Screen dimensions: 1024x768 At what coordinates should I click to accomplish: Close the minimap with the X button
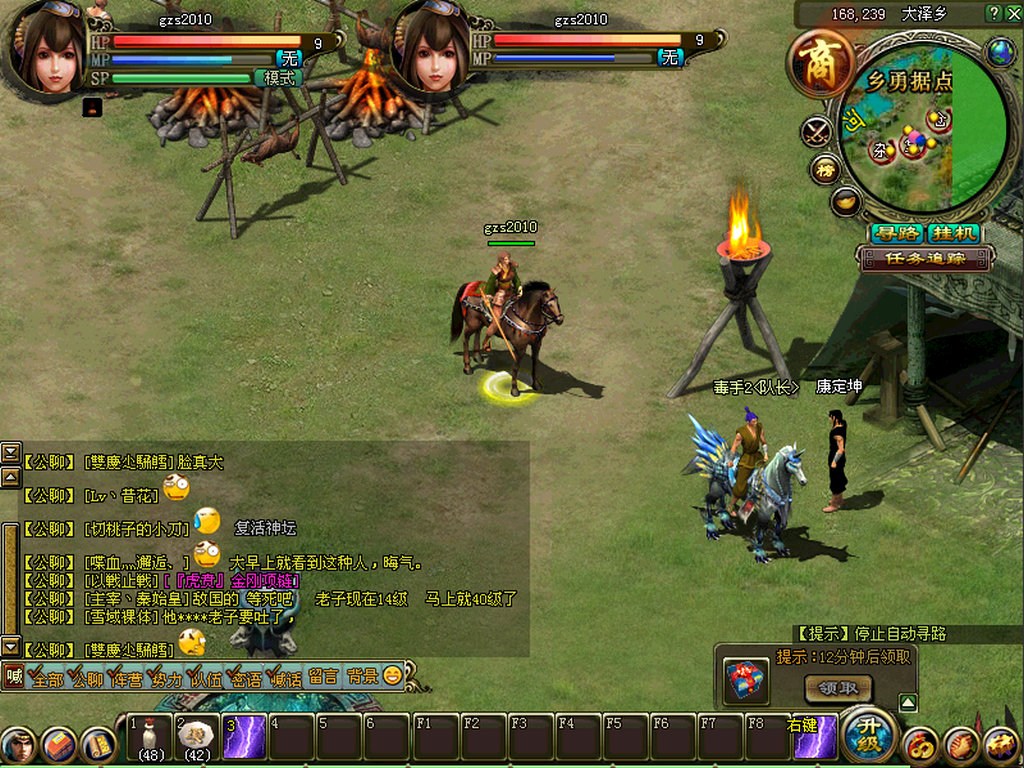coord(1014,13)
